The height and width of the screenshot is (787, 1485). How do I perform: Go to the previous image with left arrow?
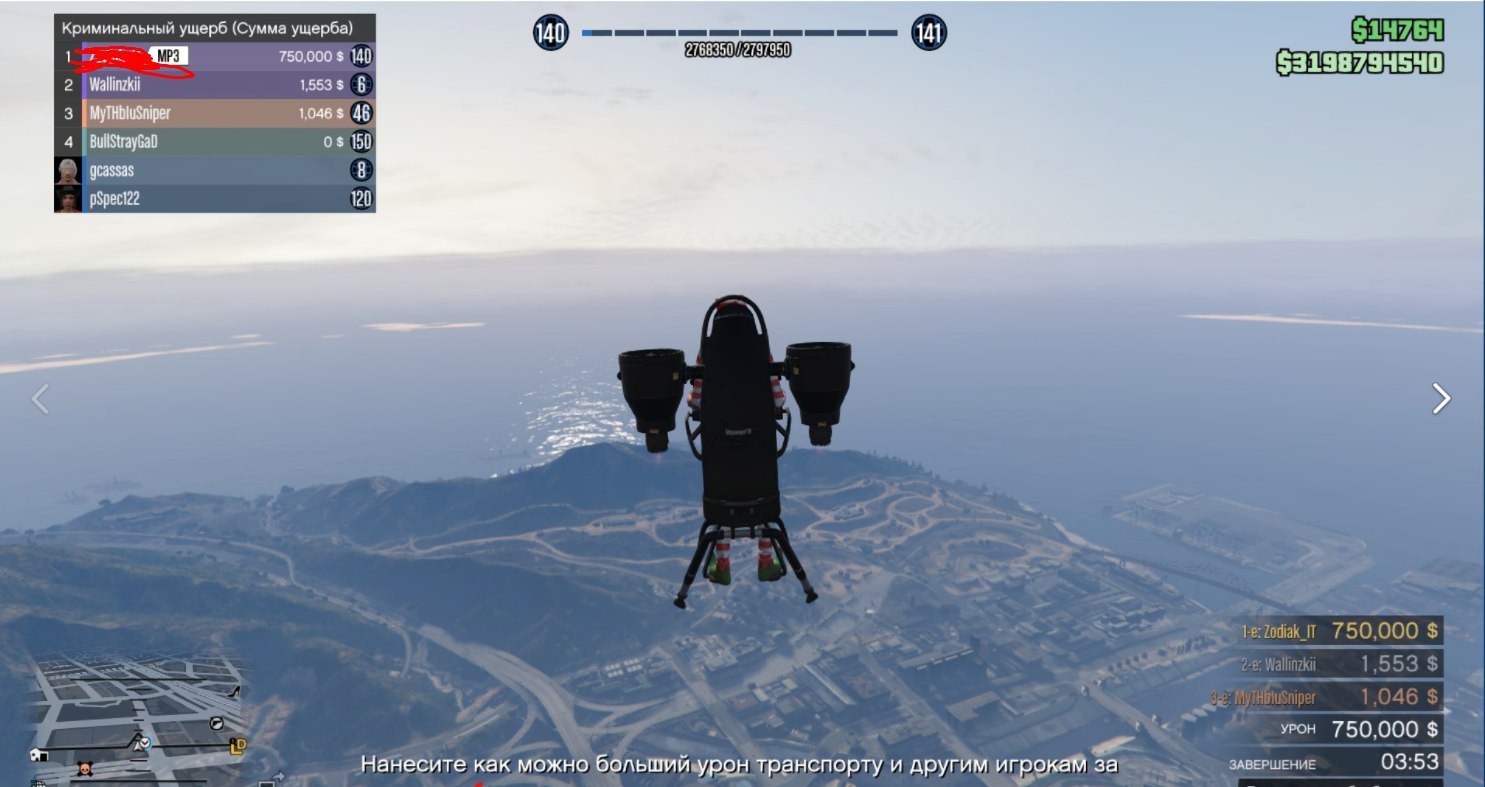pyautogui.click(x=40, y=399)
